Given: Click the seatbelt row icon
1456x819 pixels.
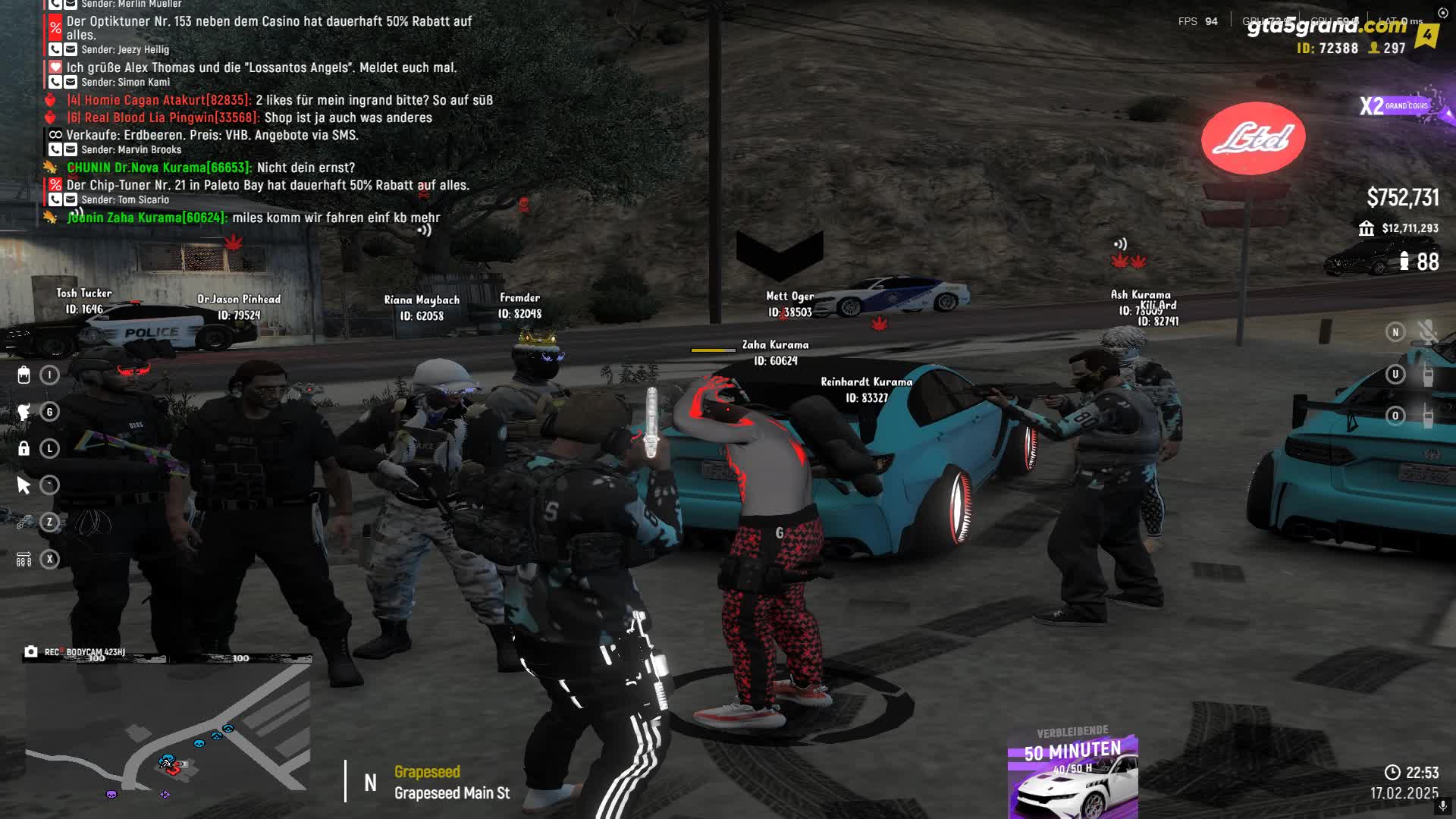Looking at the screenshot, I should [24, 560].
